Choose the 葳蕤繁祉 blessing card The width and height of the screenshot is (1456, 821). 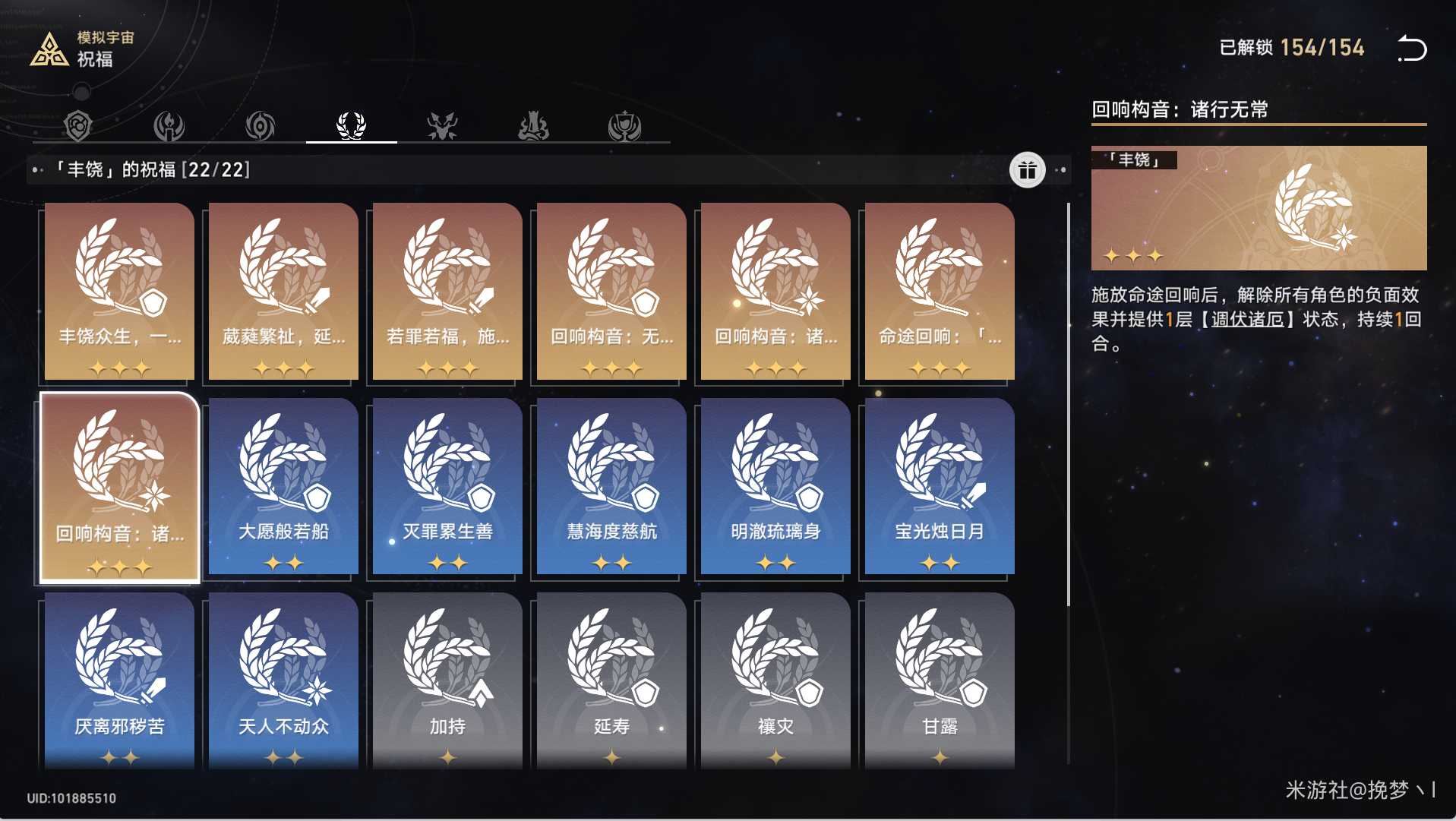[283, 291]
